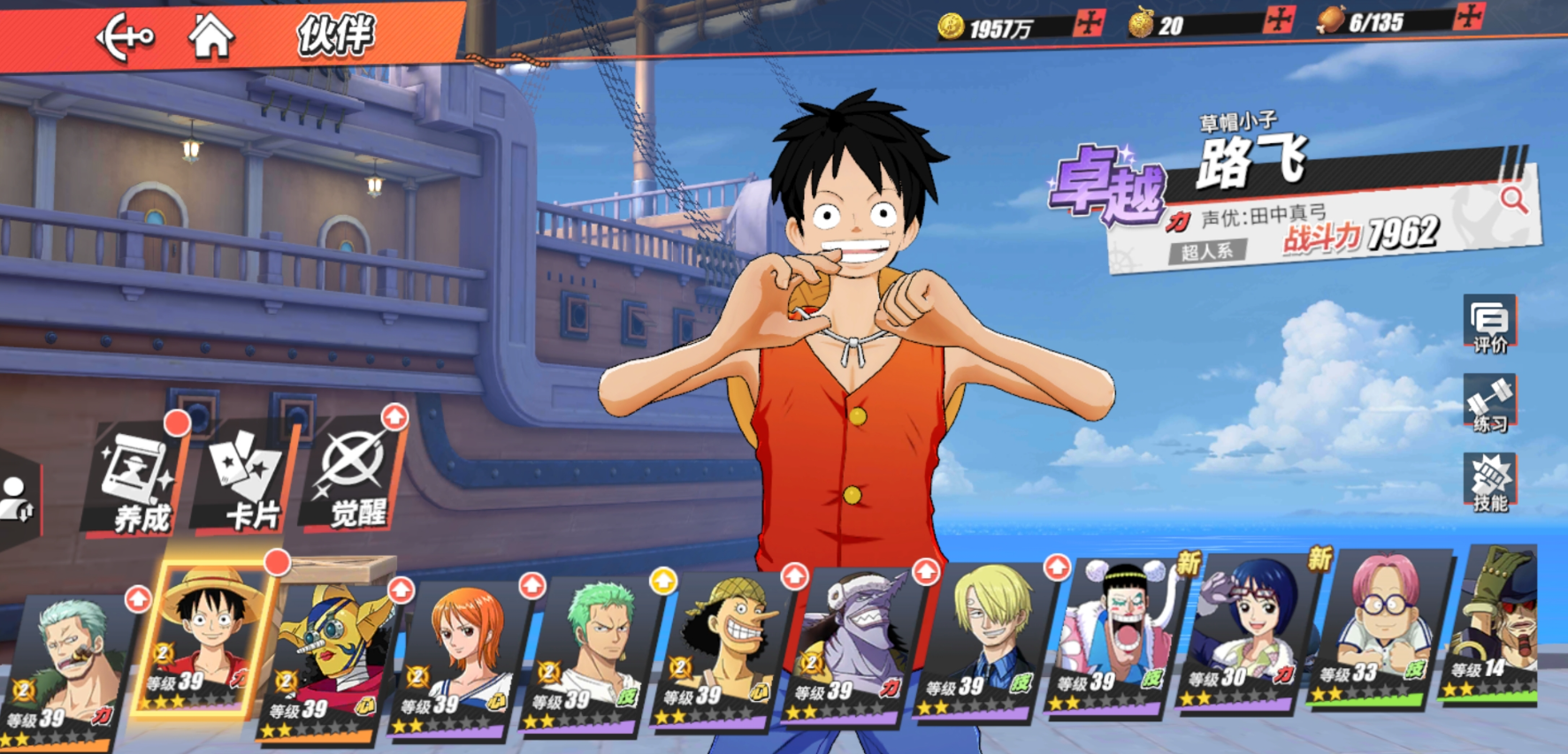This screenshot has width=1568, height=754.
Task: Add more meat stamina
Action: [x=1469, y=17]
